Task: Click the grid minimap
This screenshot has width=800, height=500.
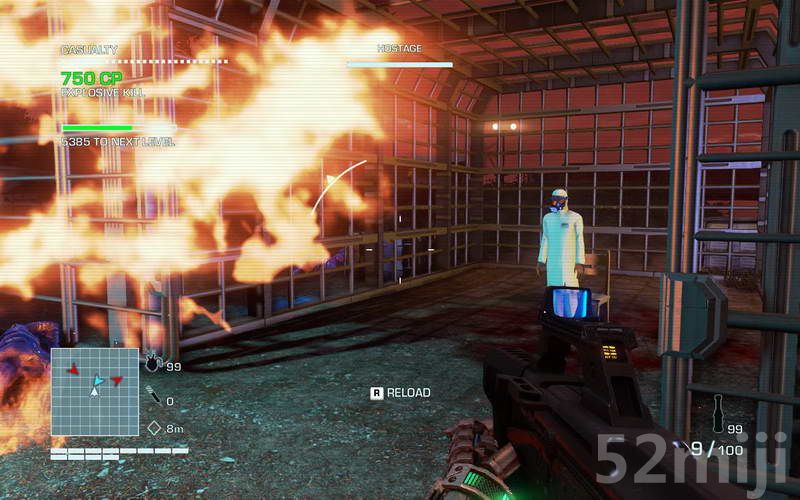Action: tap(95, 391)
